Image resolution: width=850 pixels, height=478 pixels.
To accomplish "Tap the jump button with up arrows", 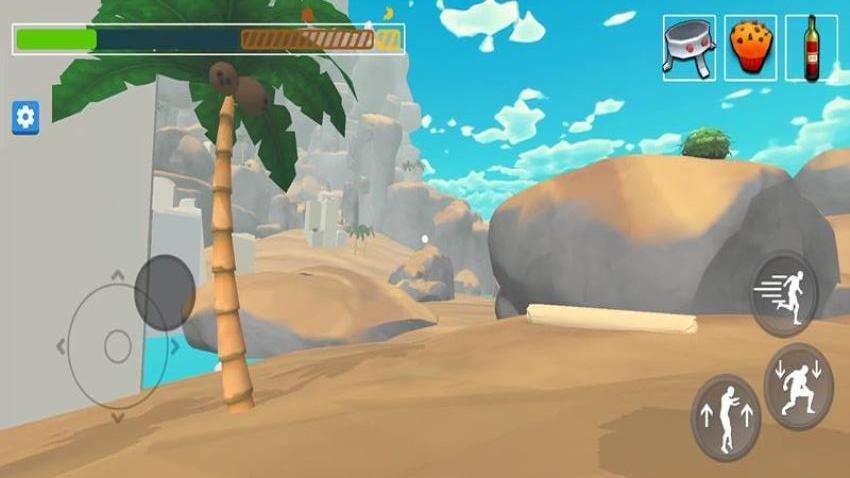I will [726, 417].
